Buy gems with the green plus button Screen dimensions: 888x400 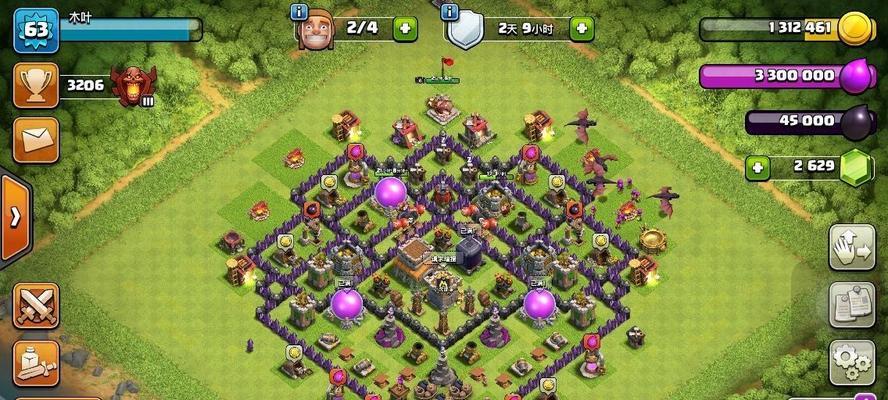tap(758, 167)
